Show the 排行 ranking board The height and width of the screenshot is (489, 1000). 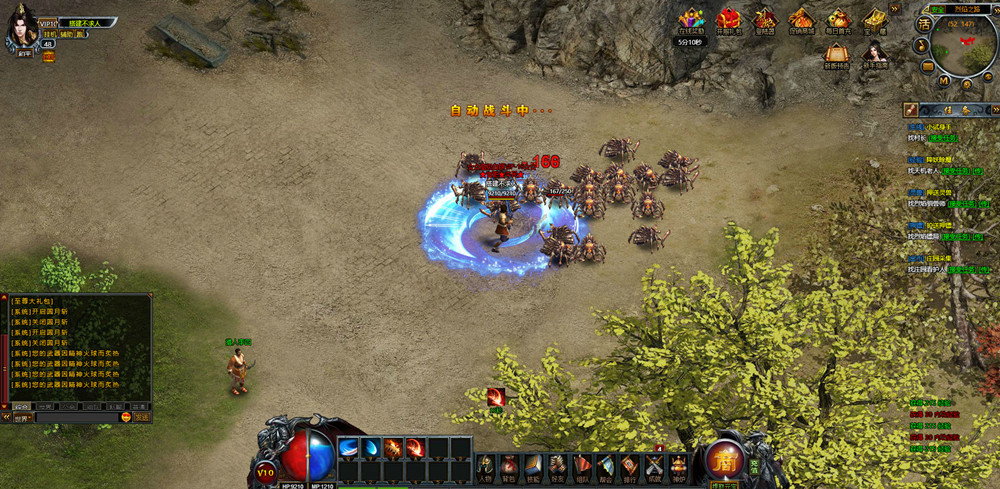click(630, 465)
